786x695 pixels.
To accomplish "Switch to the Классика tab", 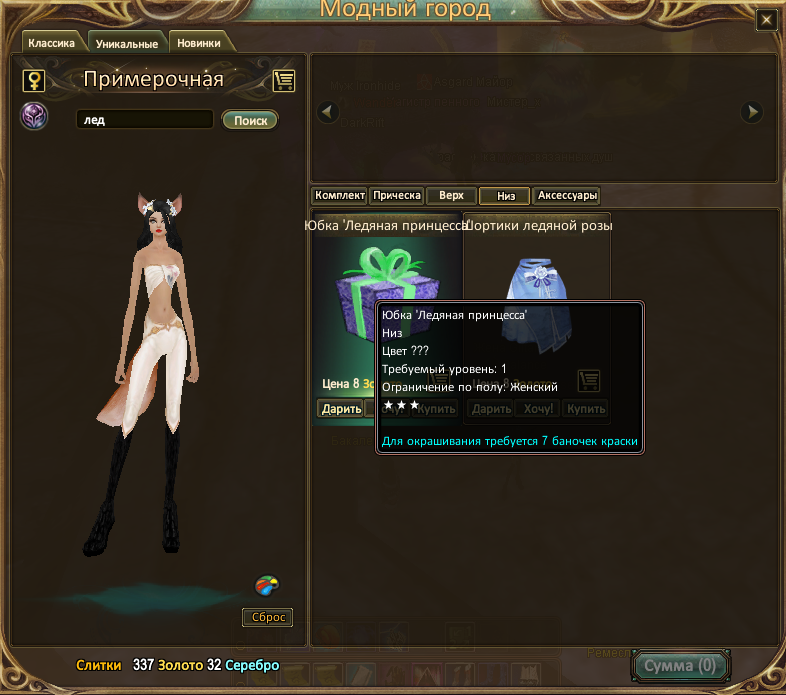I will 52,43.
